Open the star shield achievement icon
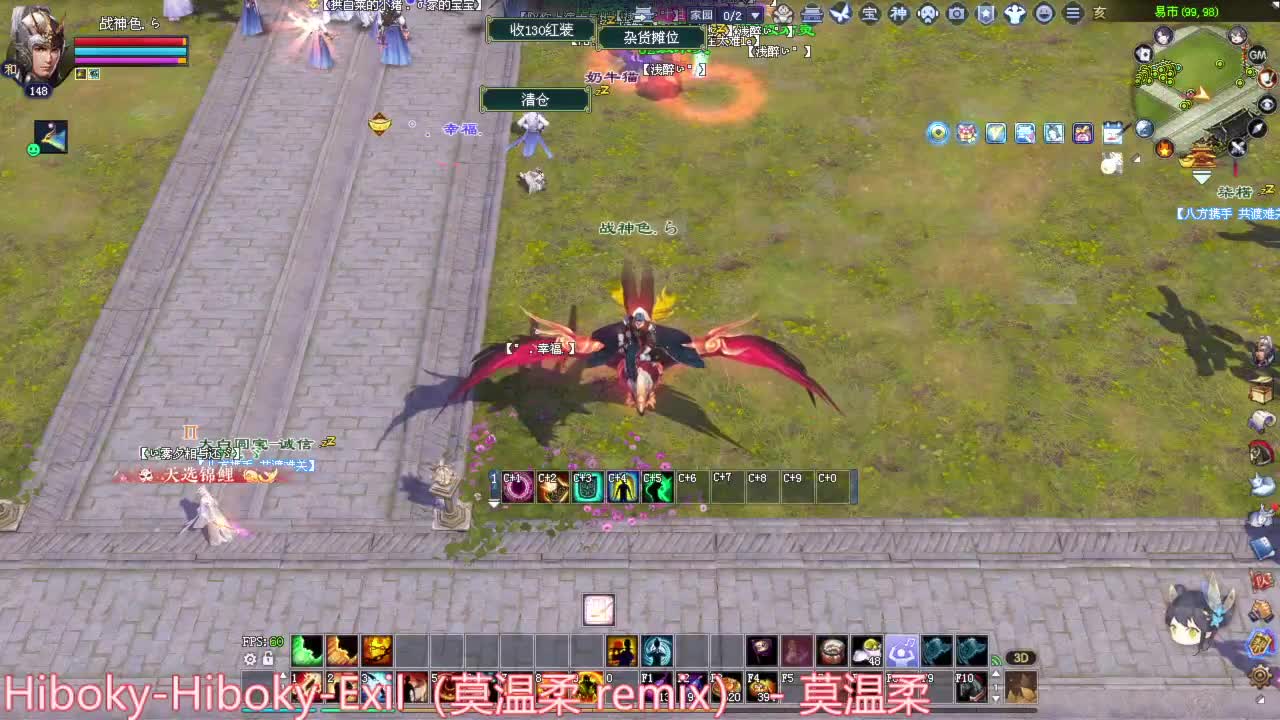The image size is (1280, 720). point(987,14)
